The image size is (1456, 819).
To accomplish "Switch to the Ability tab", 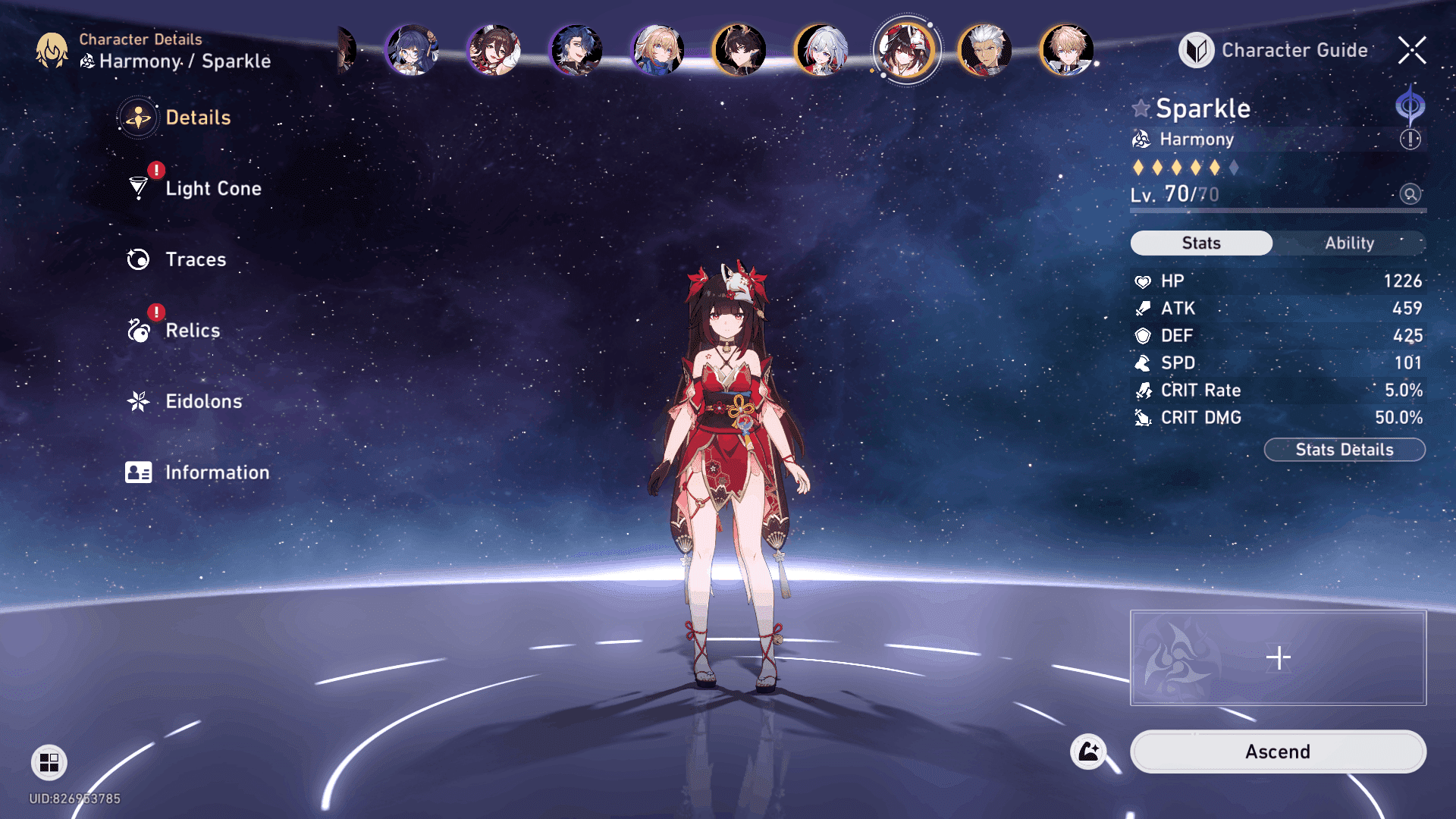I will [x=1349, y=243].
